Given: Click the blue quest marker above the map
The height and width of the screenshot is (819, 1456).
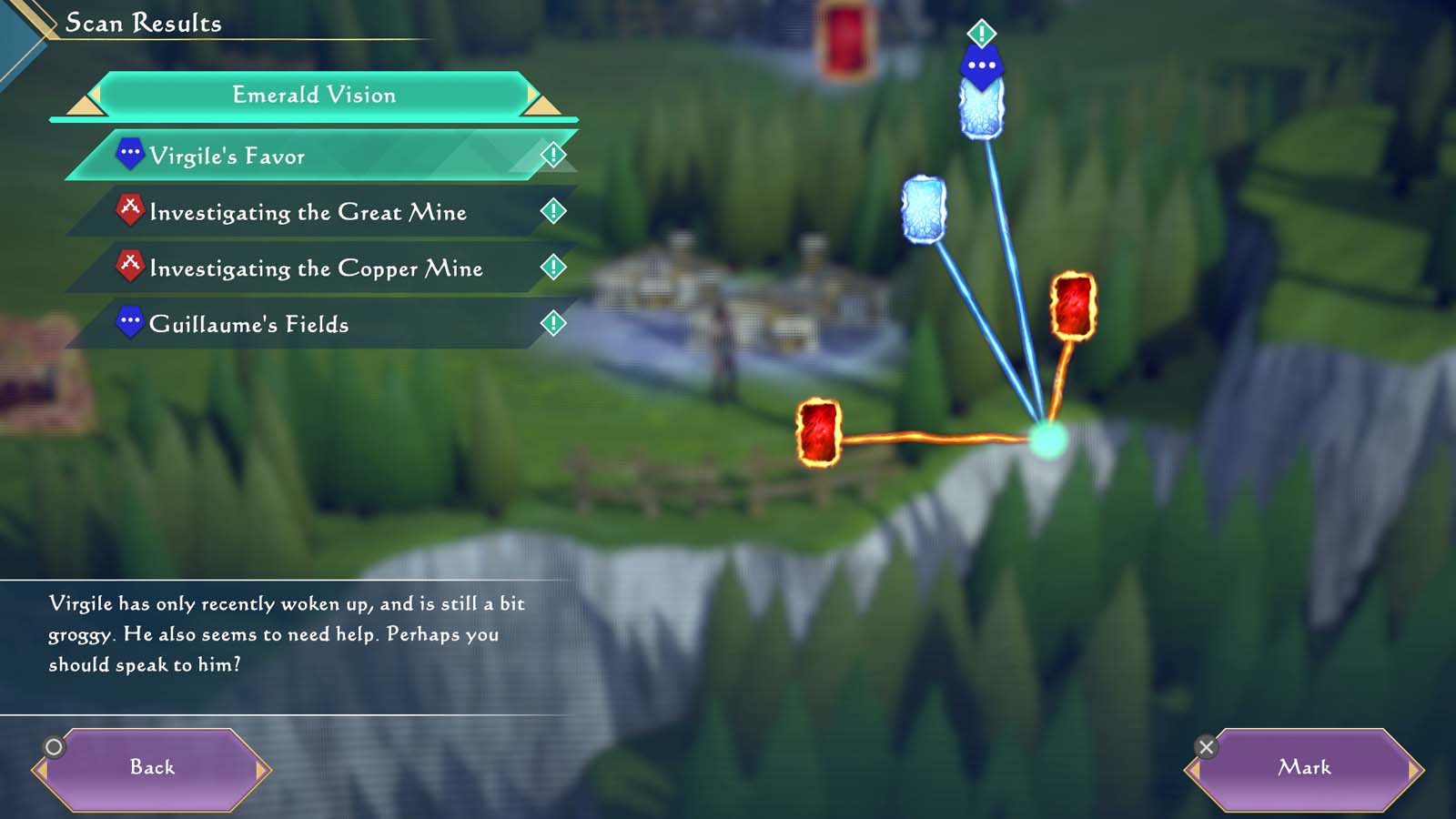Looking at the screenshot, I should 981,64.
